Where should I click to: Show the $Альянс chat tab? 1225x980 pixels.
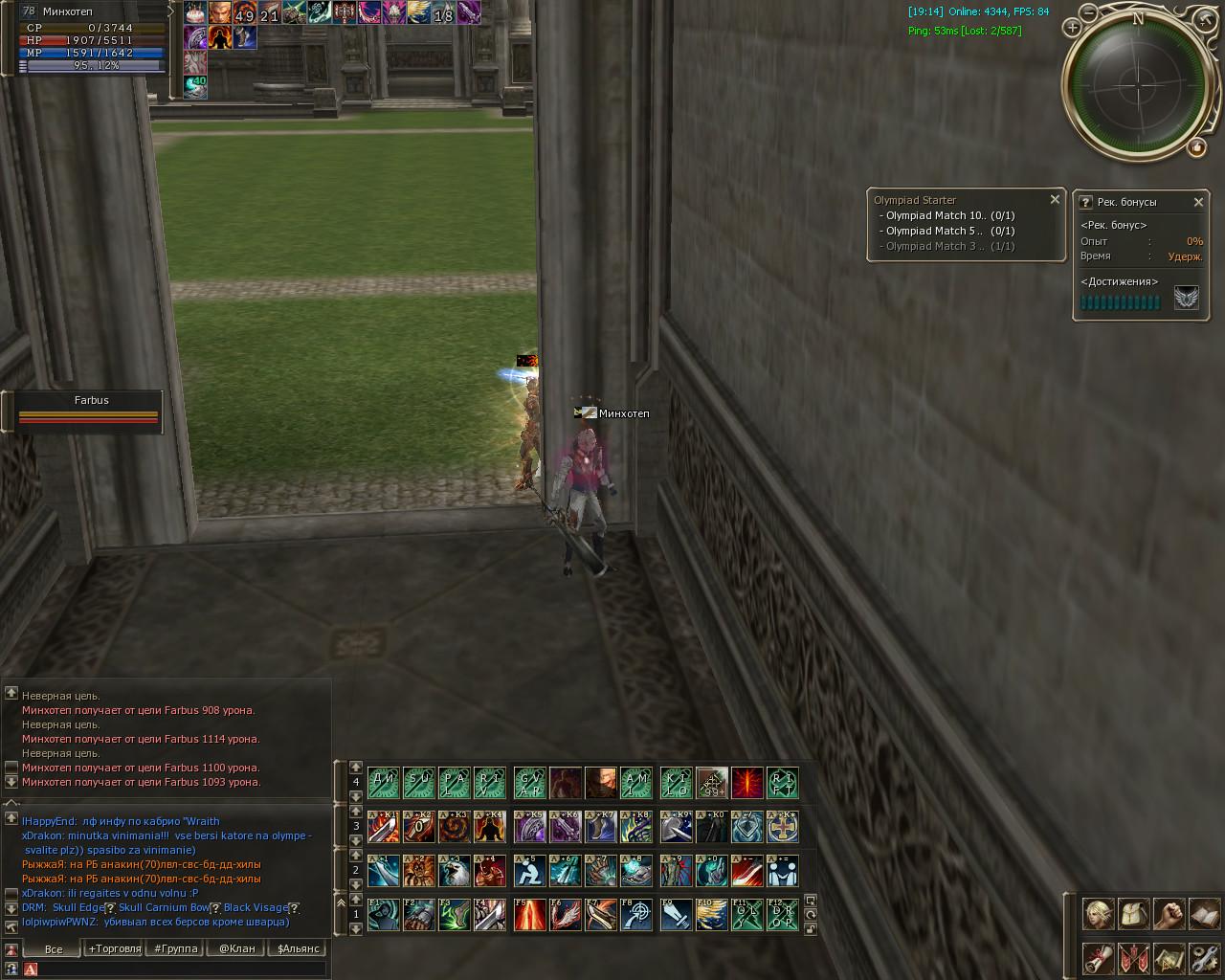[x=297, y=948]
